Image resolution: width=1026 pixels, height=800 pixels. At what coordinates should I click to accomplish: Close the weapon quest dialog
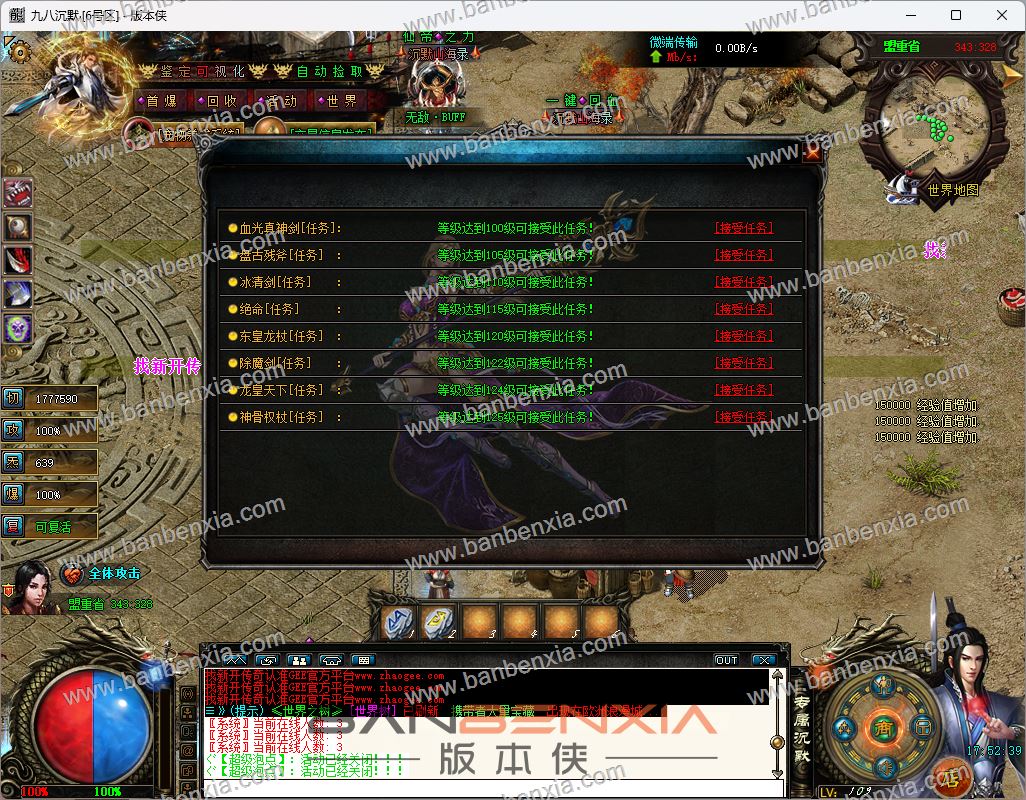[812, 154]
